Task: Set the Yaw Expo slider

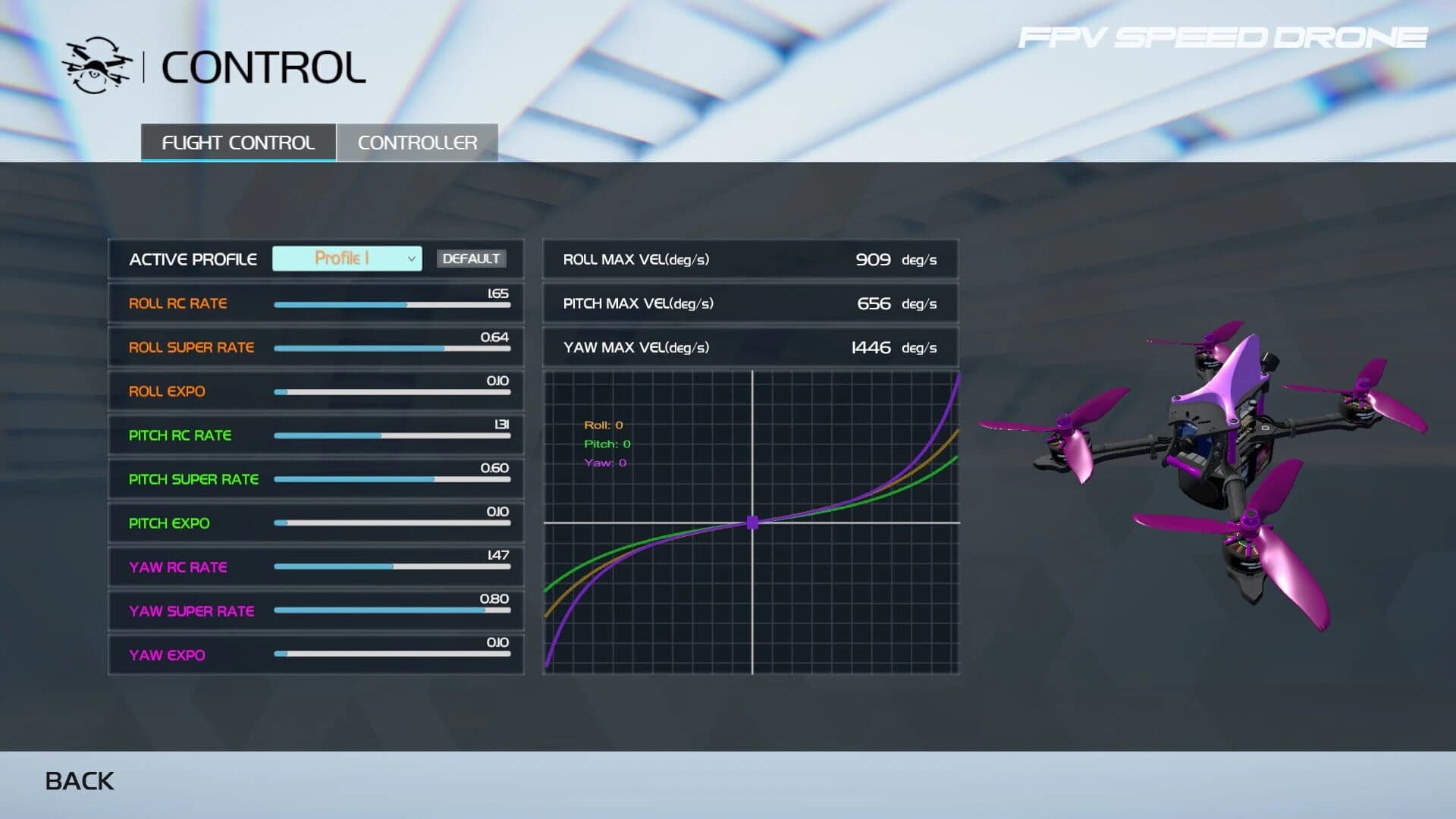Action: click(x=392, y=654)
